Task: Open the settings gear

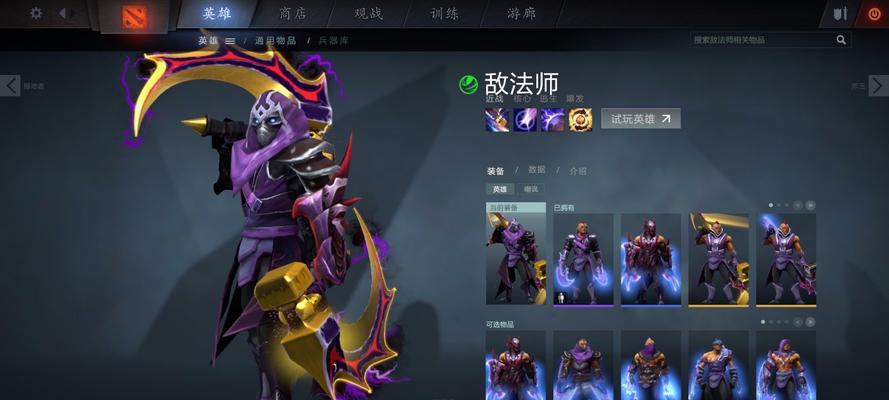Action: (x=36, y=13)
